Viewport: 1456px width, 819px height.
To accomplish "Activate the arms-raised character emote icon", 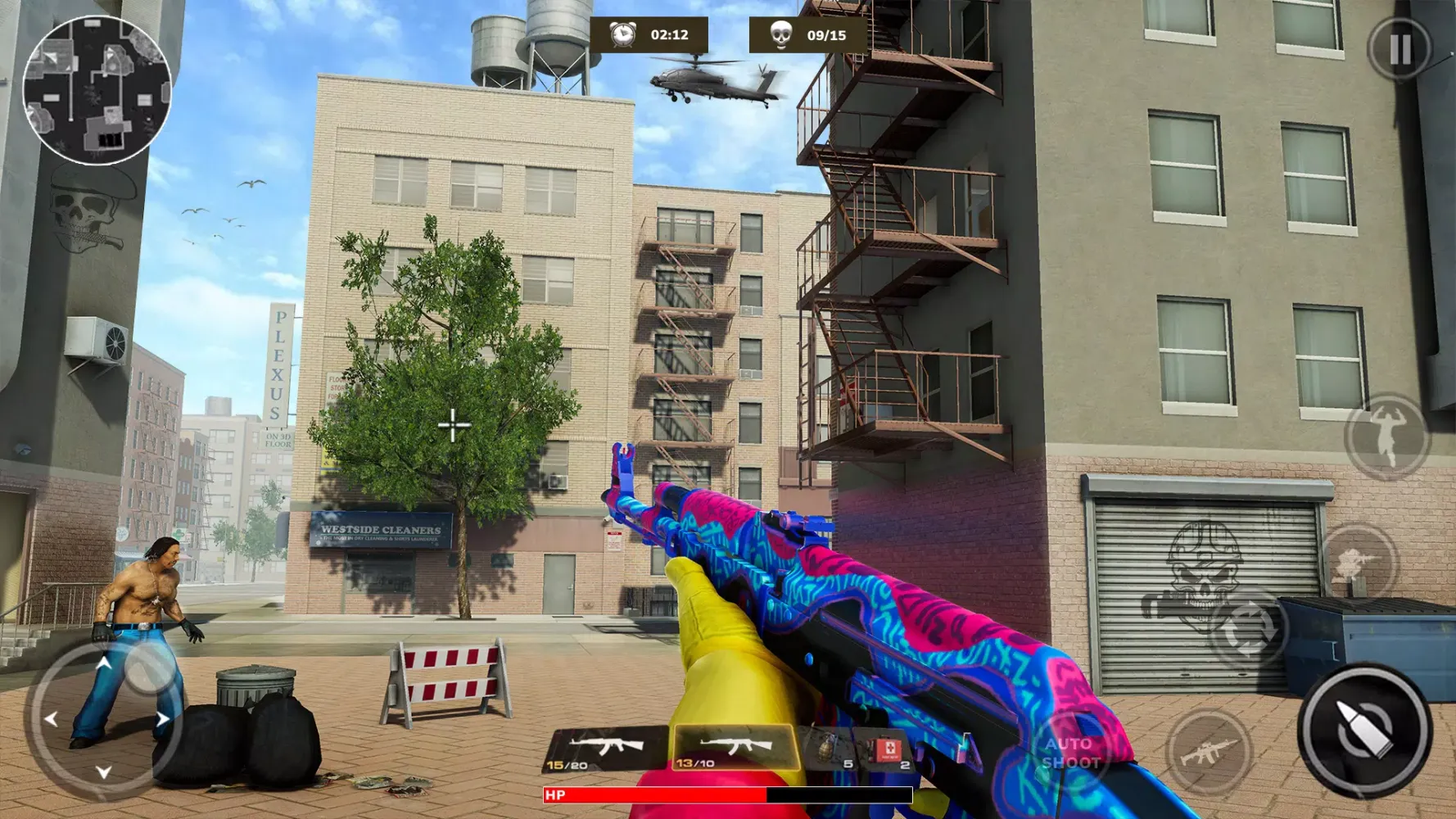I will tap(1388, 438).
